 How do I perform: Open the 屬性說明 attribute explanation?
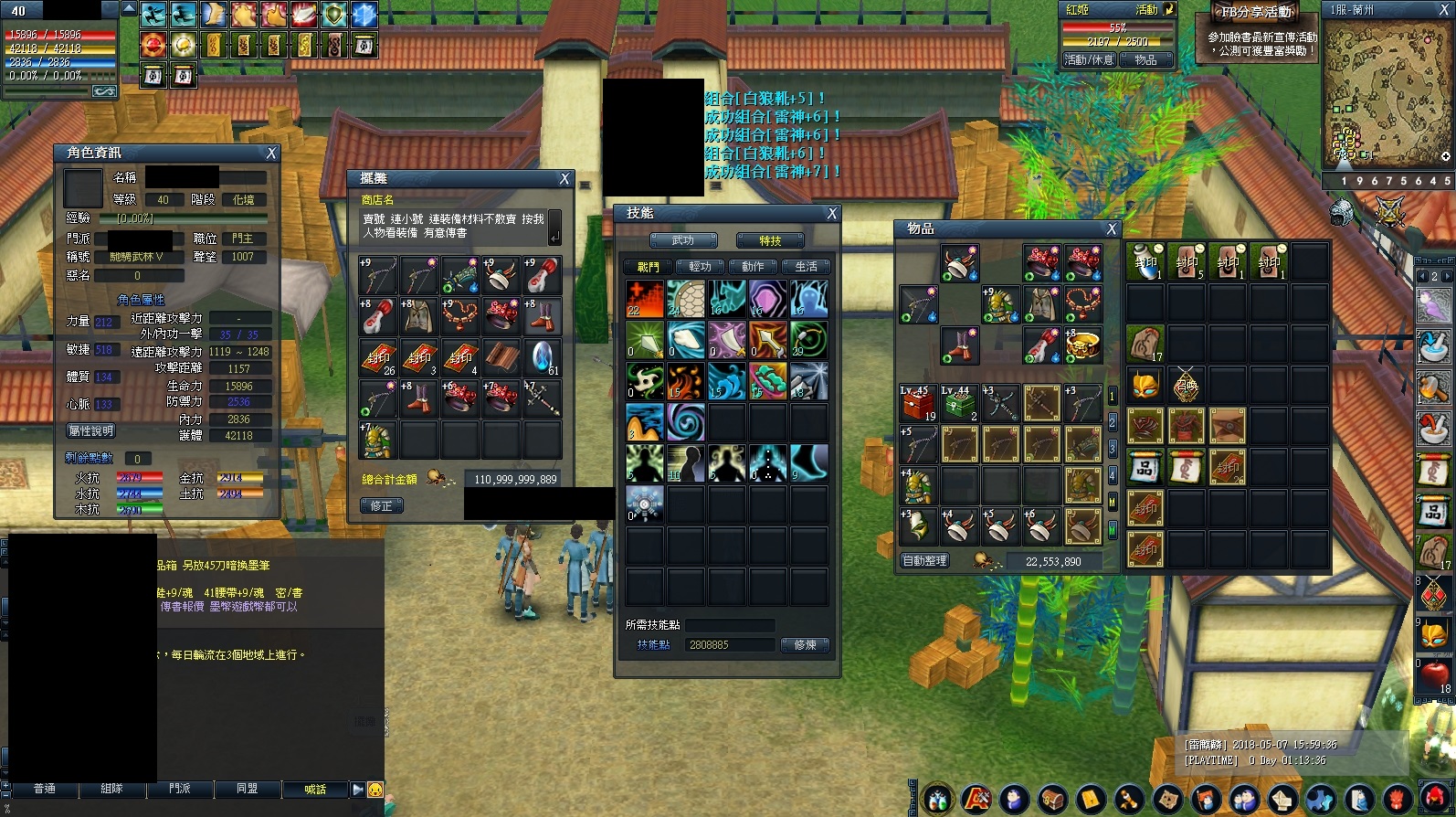(x=90, y=431)
